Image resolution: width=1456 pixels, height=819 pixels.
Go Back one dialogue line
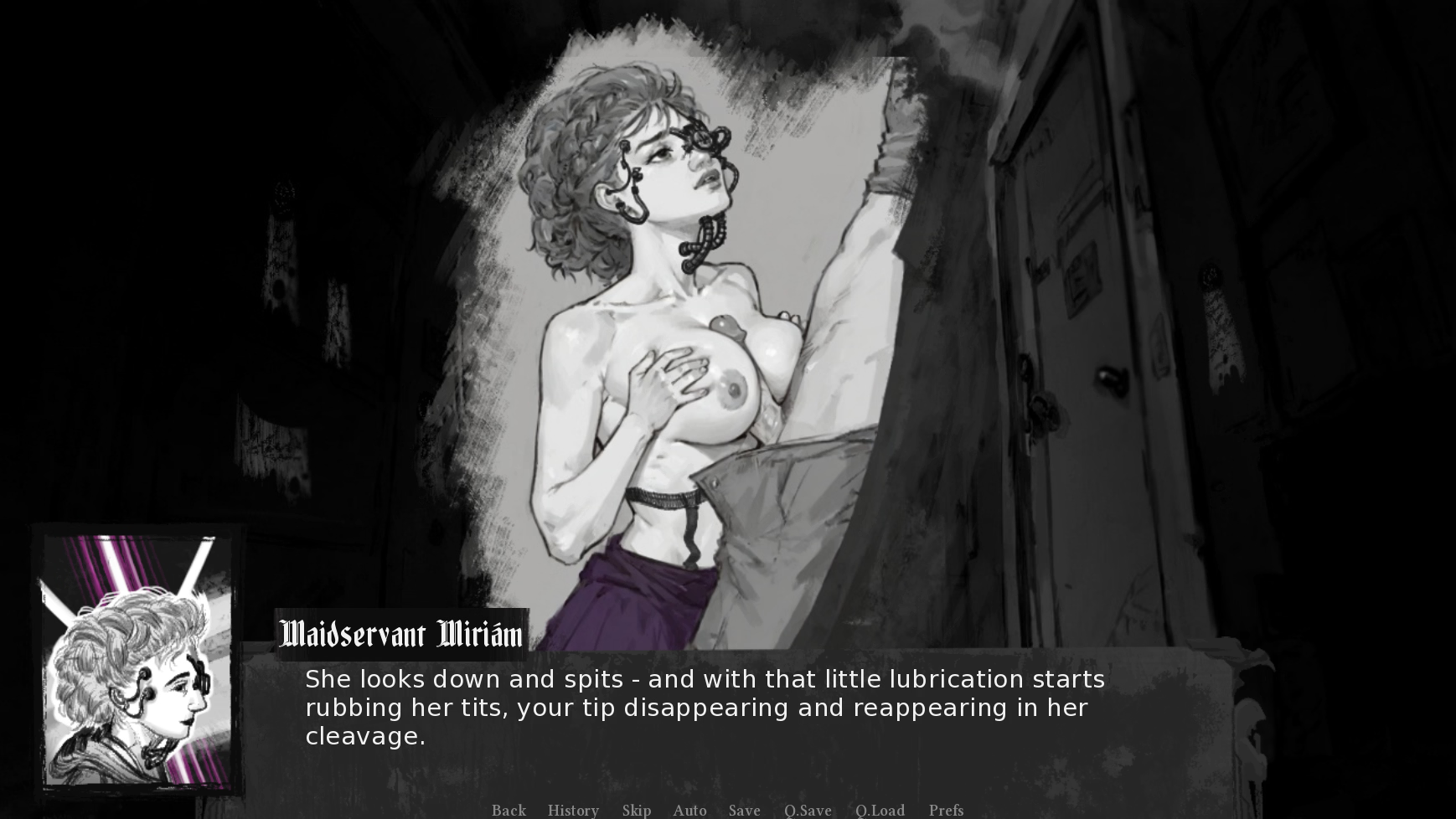coord(509,810)
